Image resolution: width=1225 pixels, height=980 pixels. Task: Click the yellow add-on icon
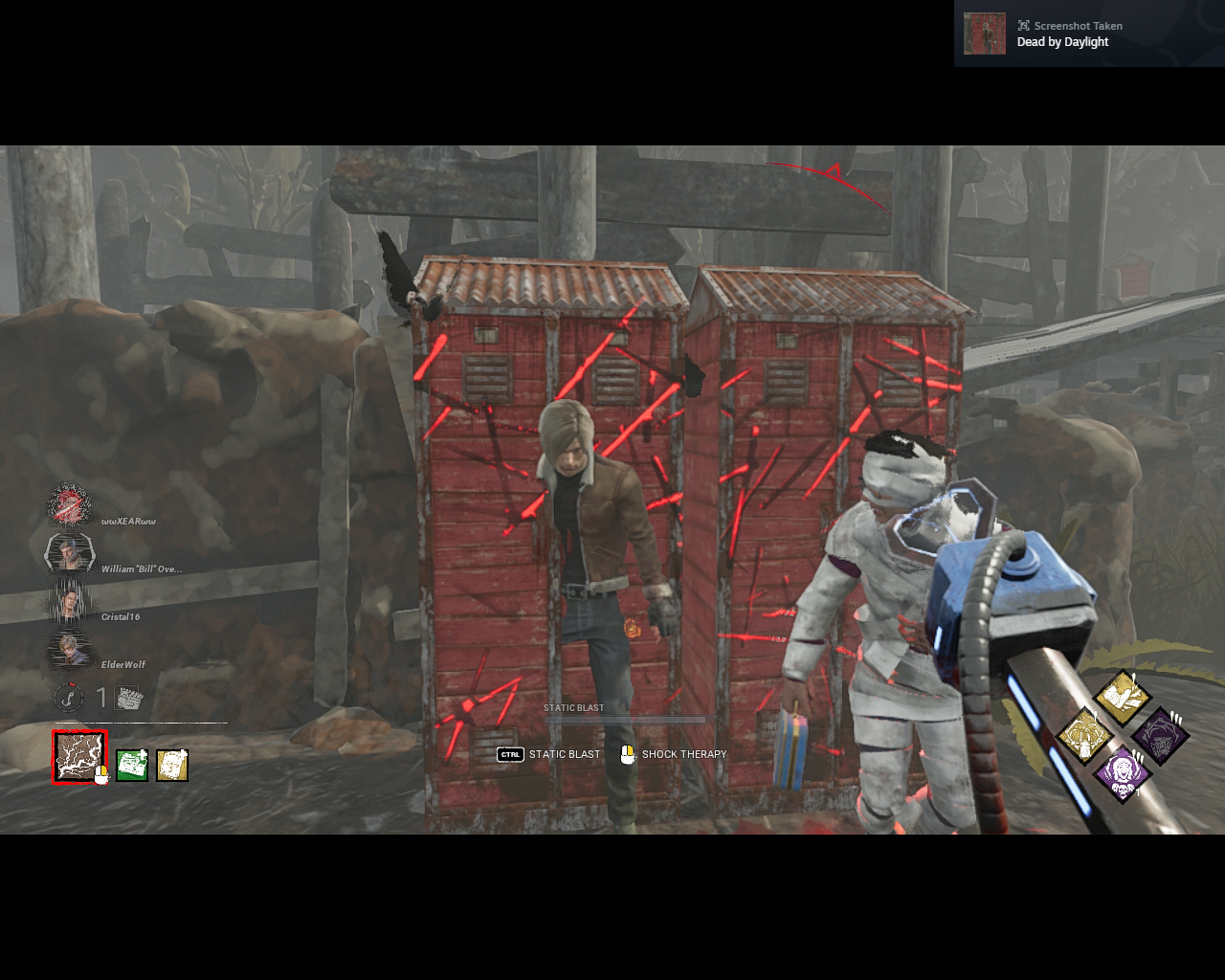(171, 764)
